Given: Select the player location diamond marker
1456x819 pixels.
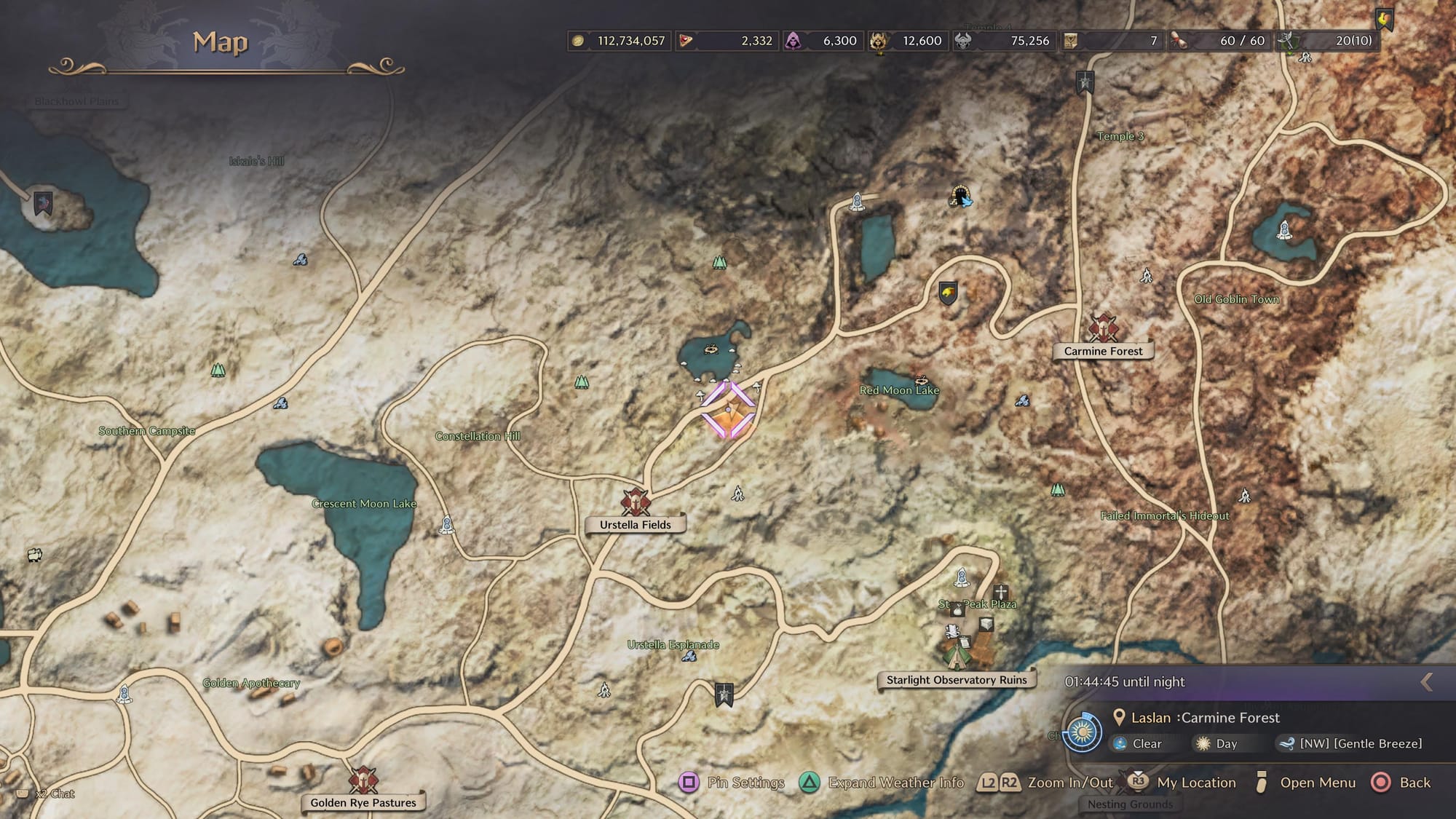Looking at the screenshot, I should 728,410.
